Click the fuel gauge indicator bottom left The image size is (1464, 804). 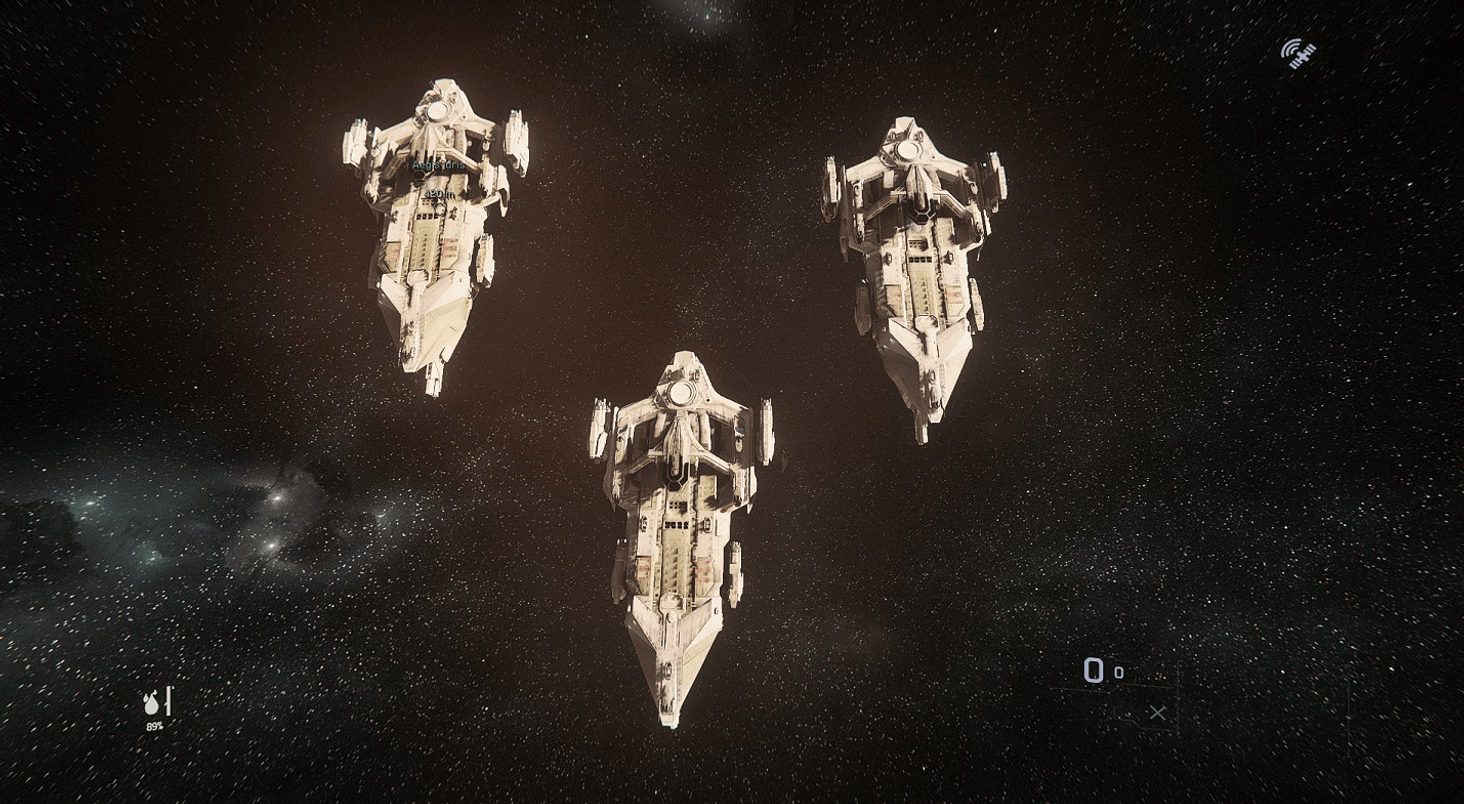168,701
